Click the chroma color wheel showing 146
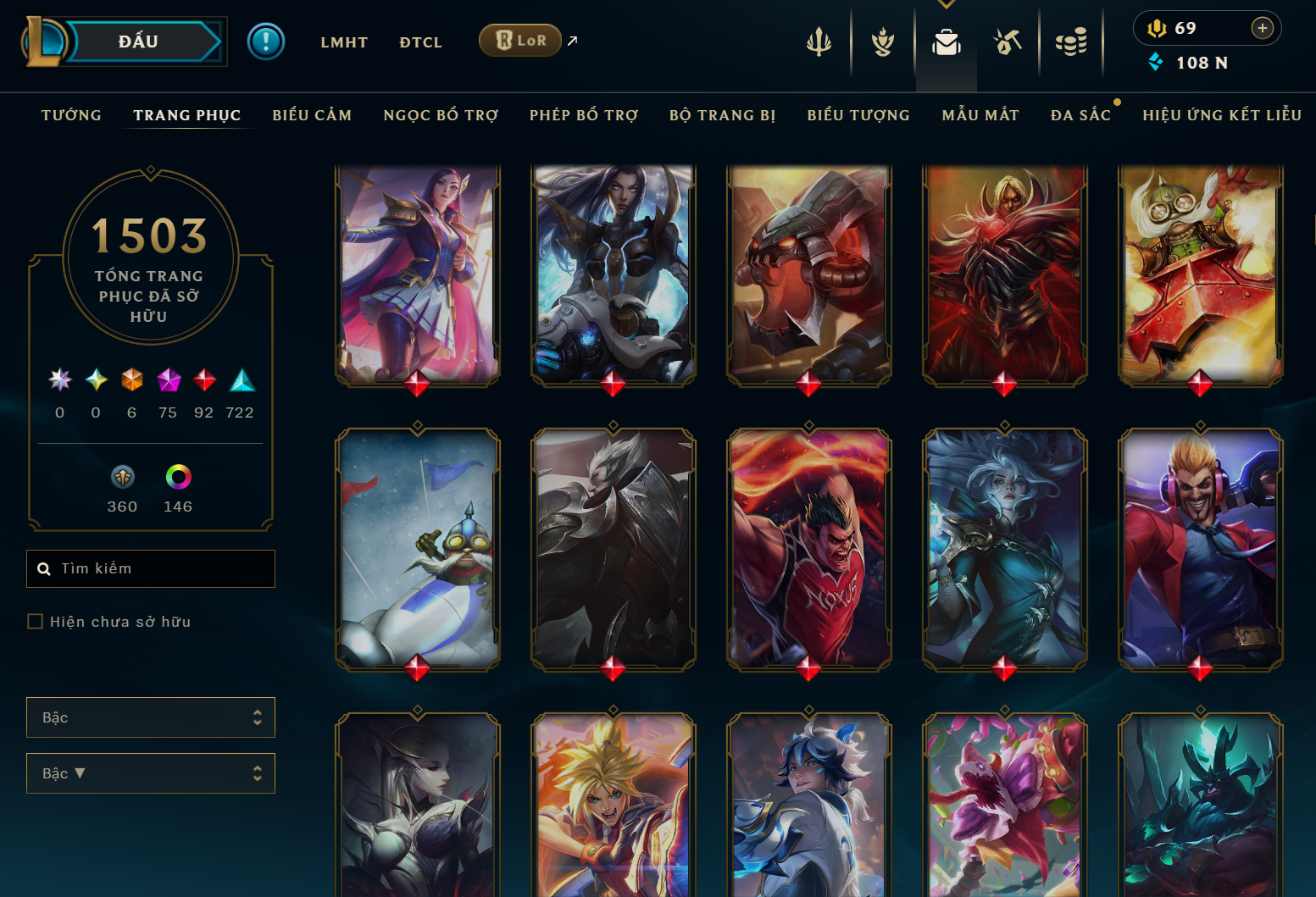 178,479
